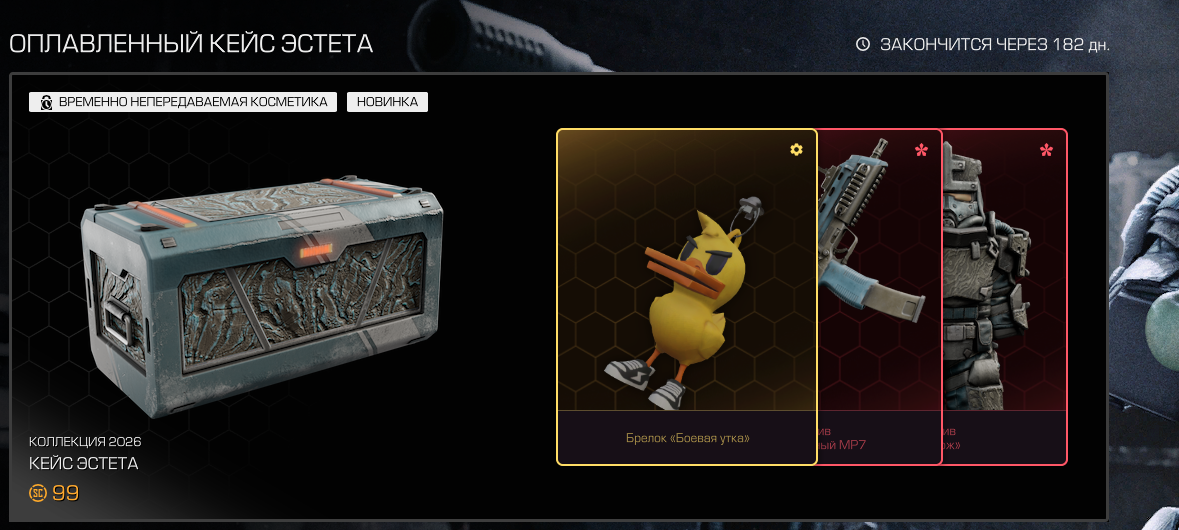Pick the armored soldier skin card
This screenshot has height=530, width=1179.
1004,297
